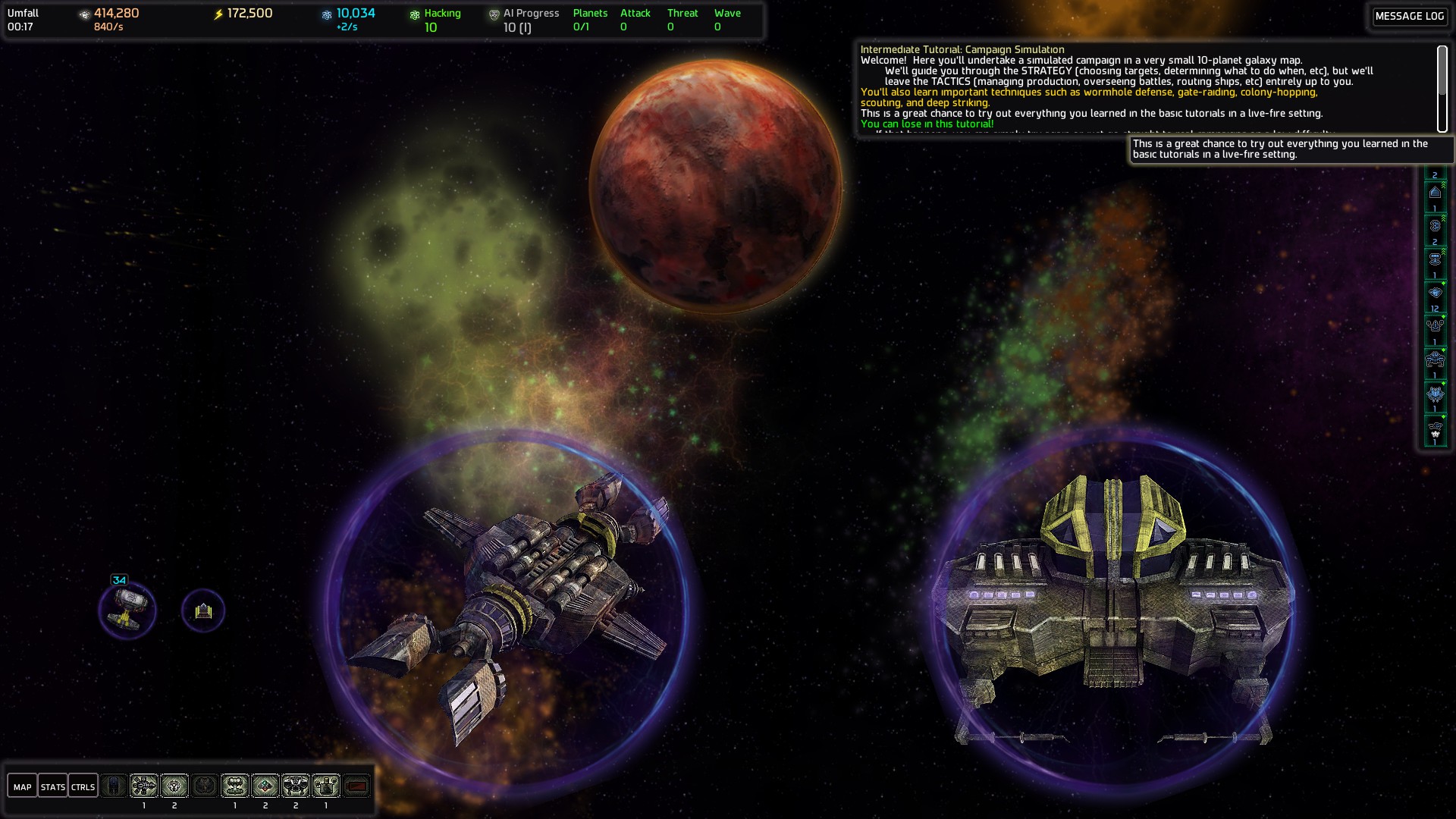
Task: Choose the diamond crystal build icon
Action: 265,786
